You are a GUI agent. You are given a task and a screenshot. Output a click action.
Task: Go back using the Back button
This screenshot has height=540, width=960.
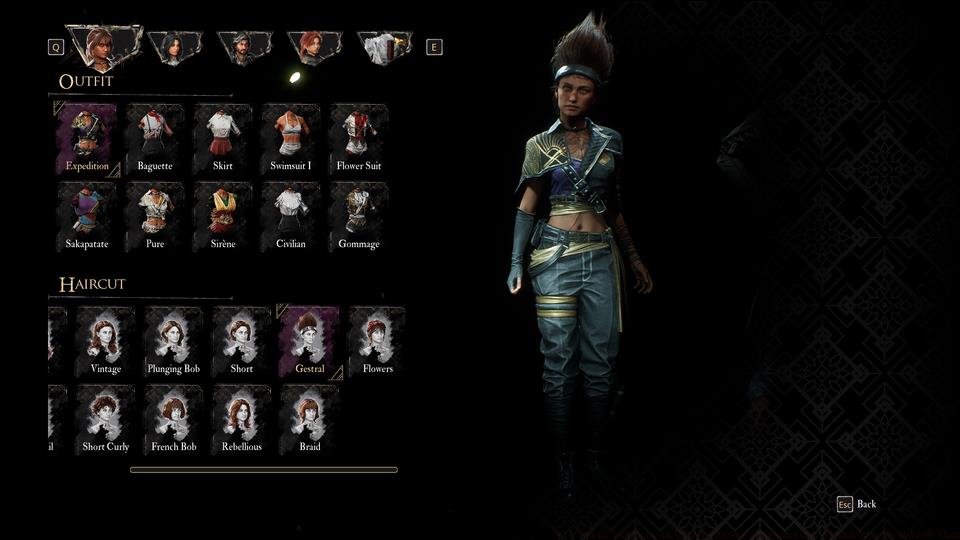point(857,504)
